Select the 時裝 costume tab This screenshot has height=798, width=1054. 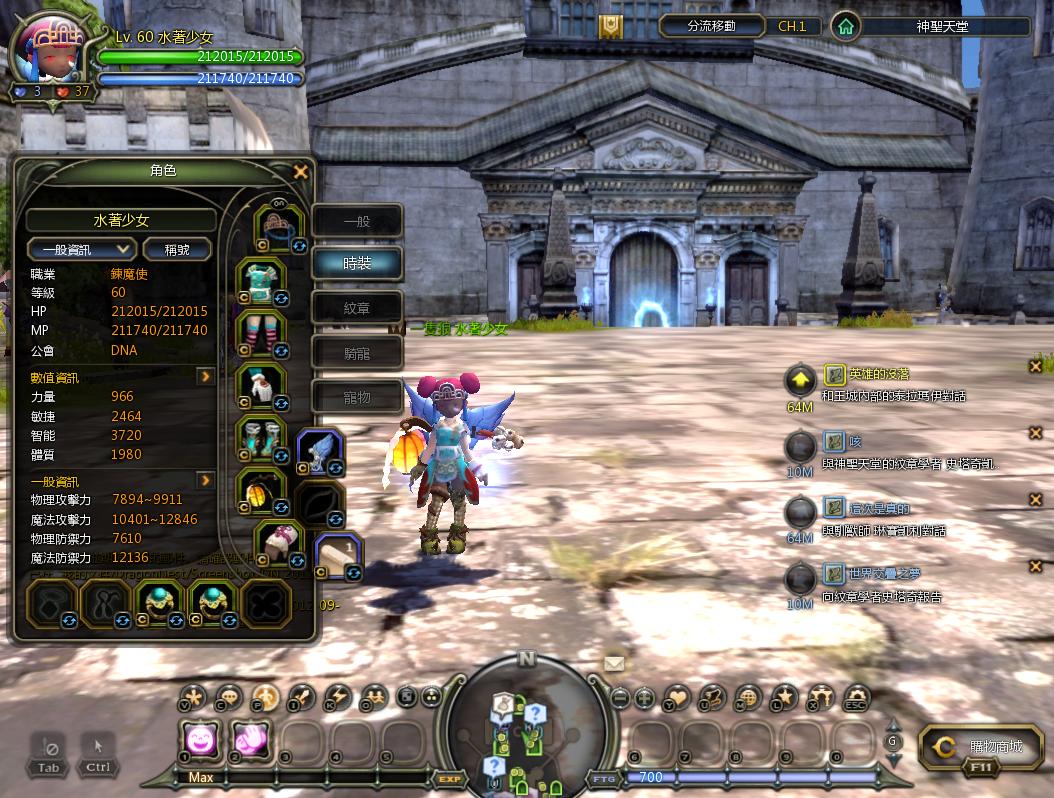[357, 263]
